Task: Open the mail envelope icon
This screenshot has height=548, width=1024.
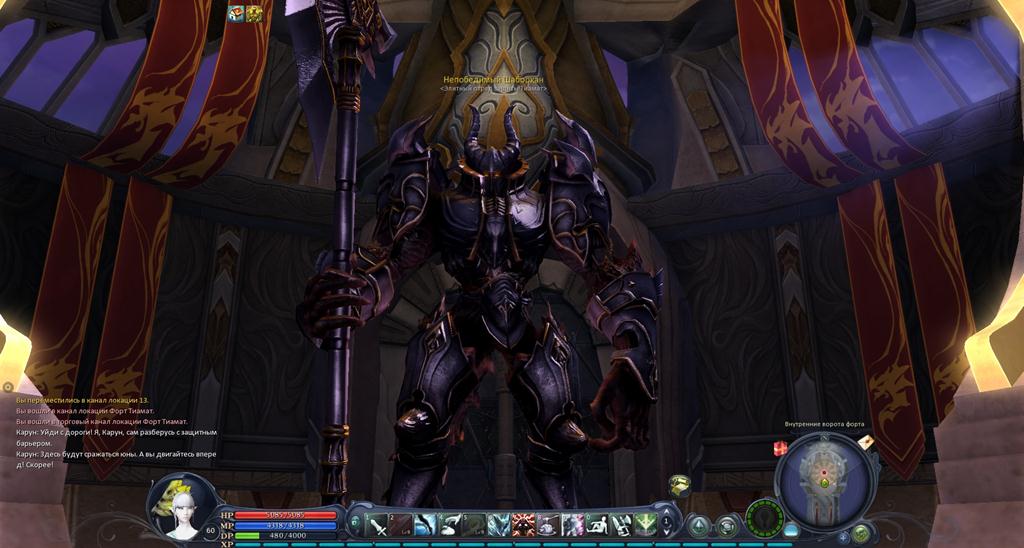Action: tap(865, 441)
